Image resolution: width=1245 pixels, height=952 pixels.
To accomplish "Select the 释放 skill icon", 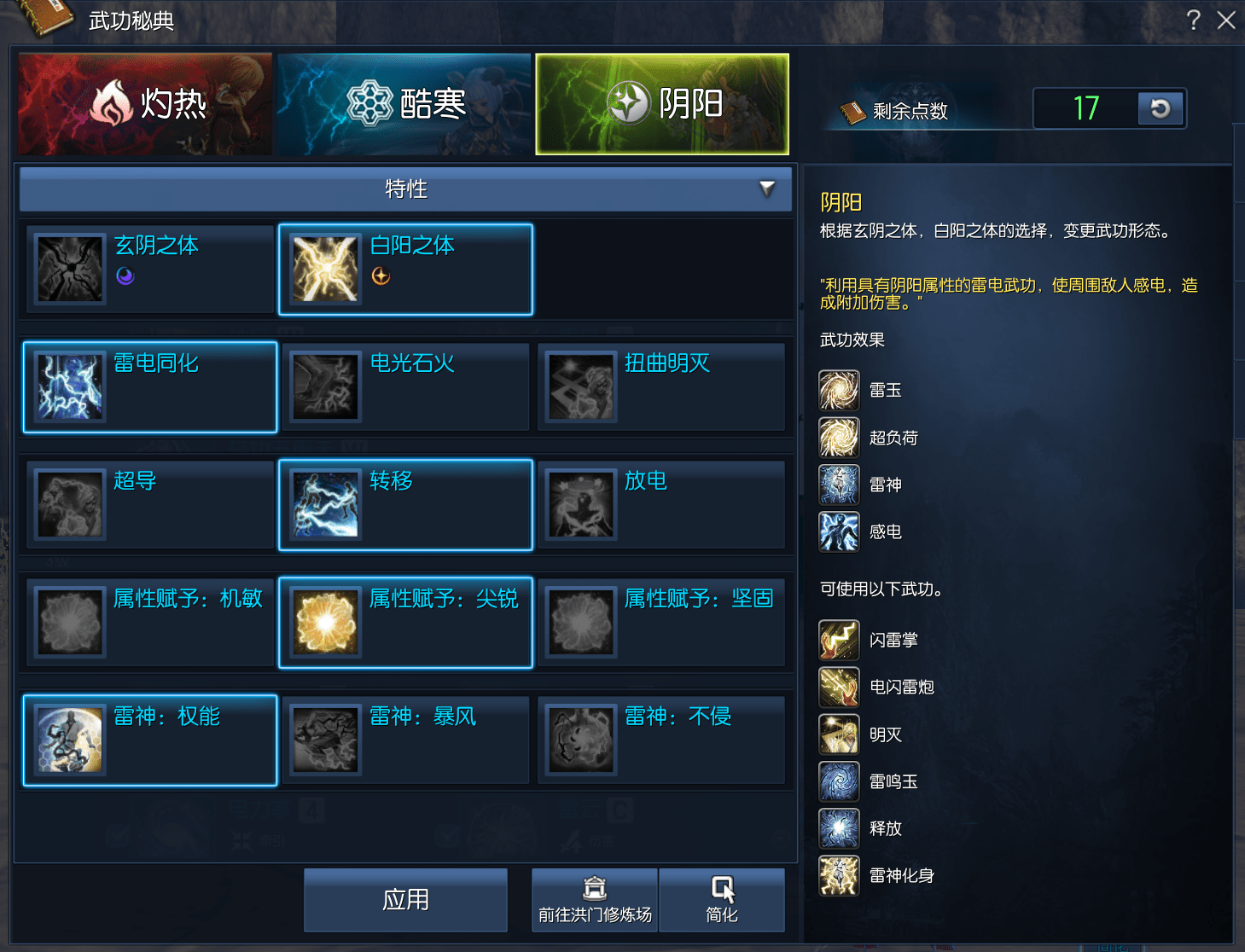I will [x=839, y=828].
